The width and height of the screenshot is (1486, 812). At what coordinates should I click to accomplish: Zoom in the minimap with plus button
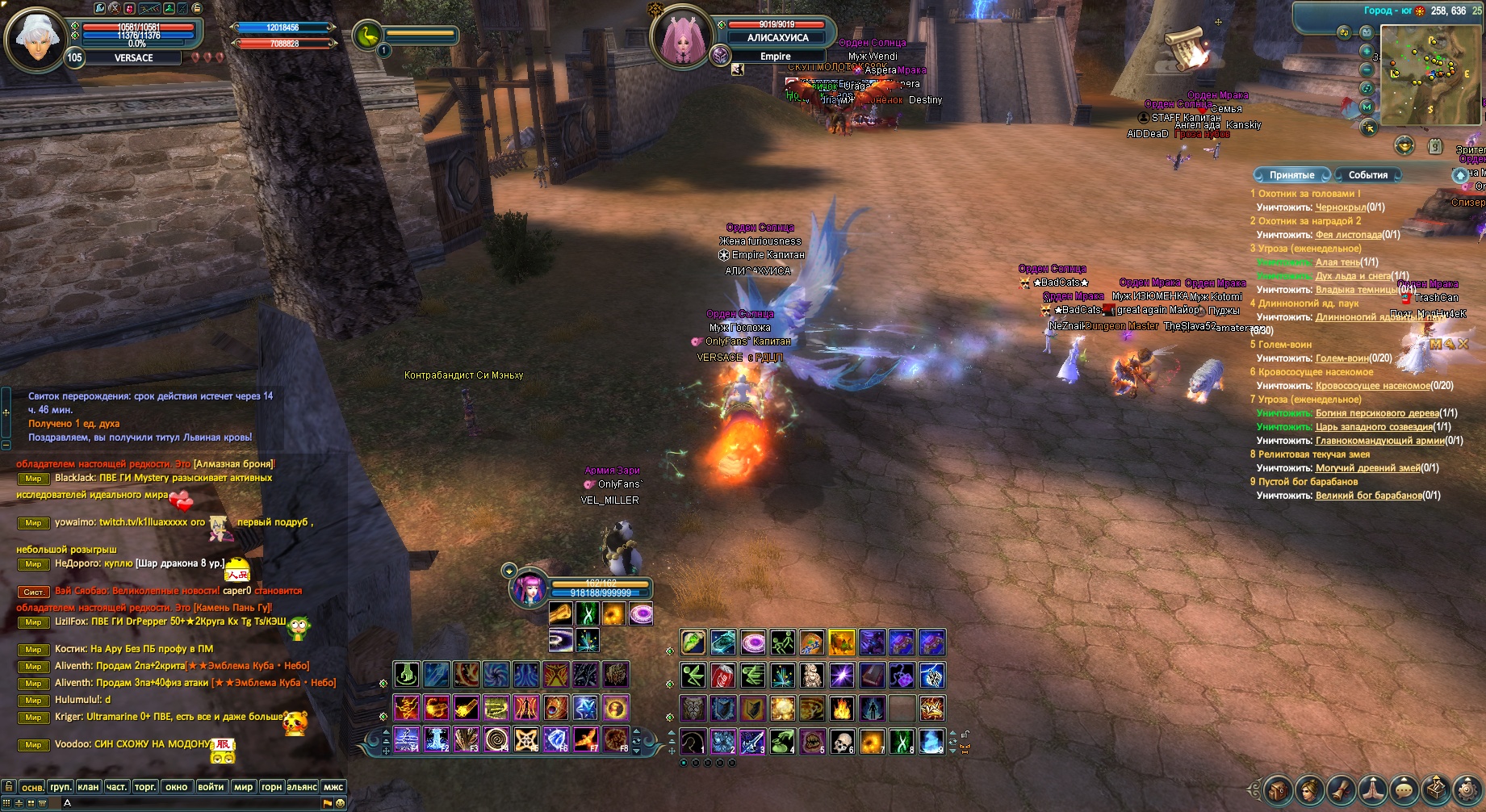pyautogui.click(x=1367, y=51)
